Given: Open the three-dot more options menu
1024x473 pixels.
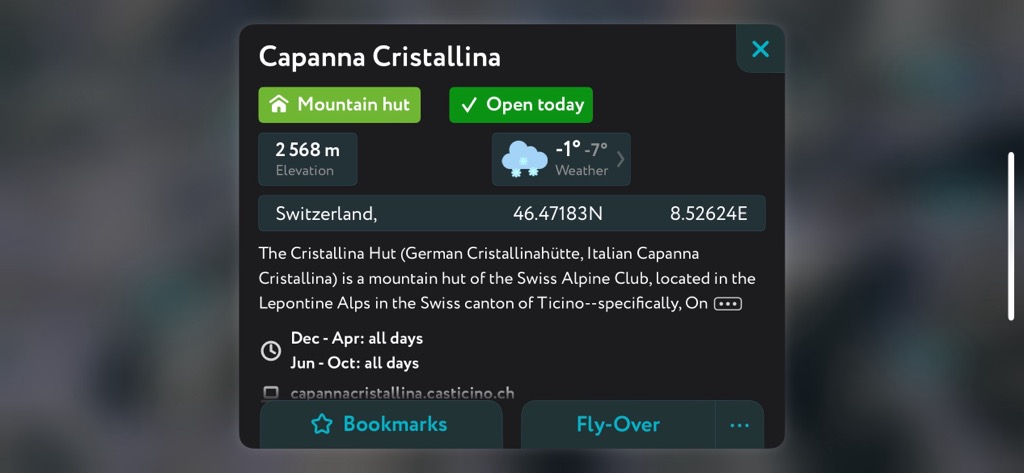Looking at the screenshot, I should tap(739, 425).
